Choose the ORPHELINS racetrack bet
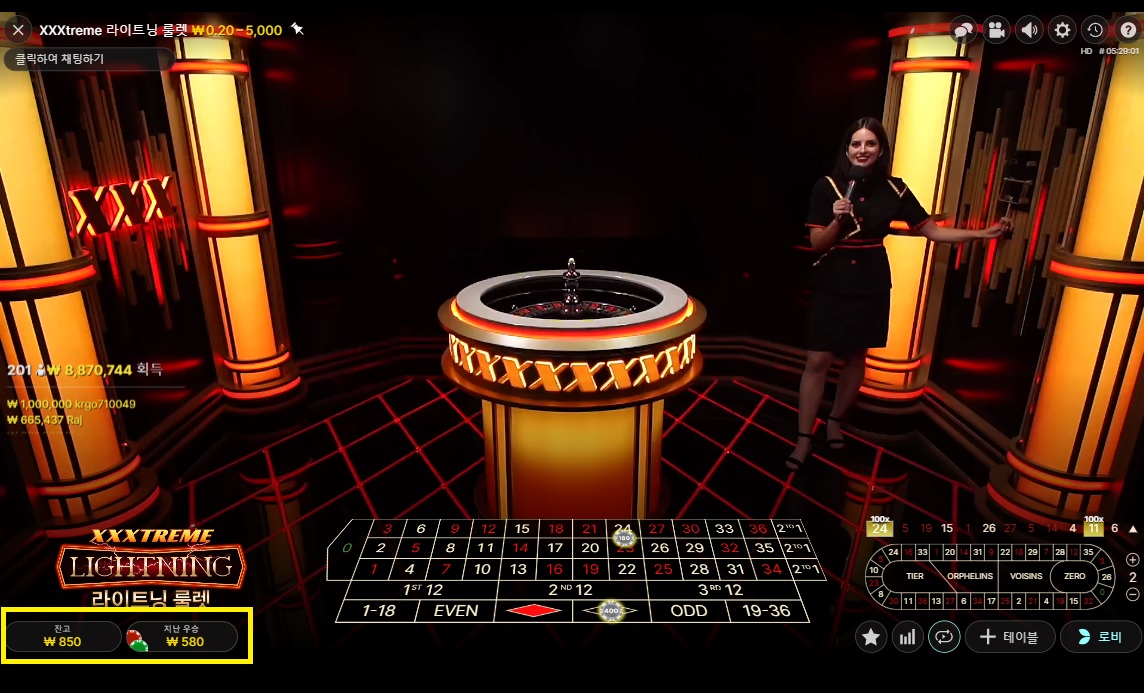 969,576
